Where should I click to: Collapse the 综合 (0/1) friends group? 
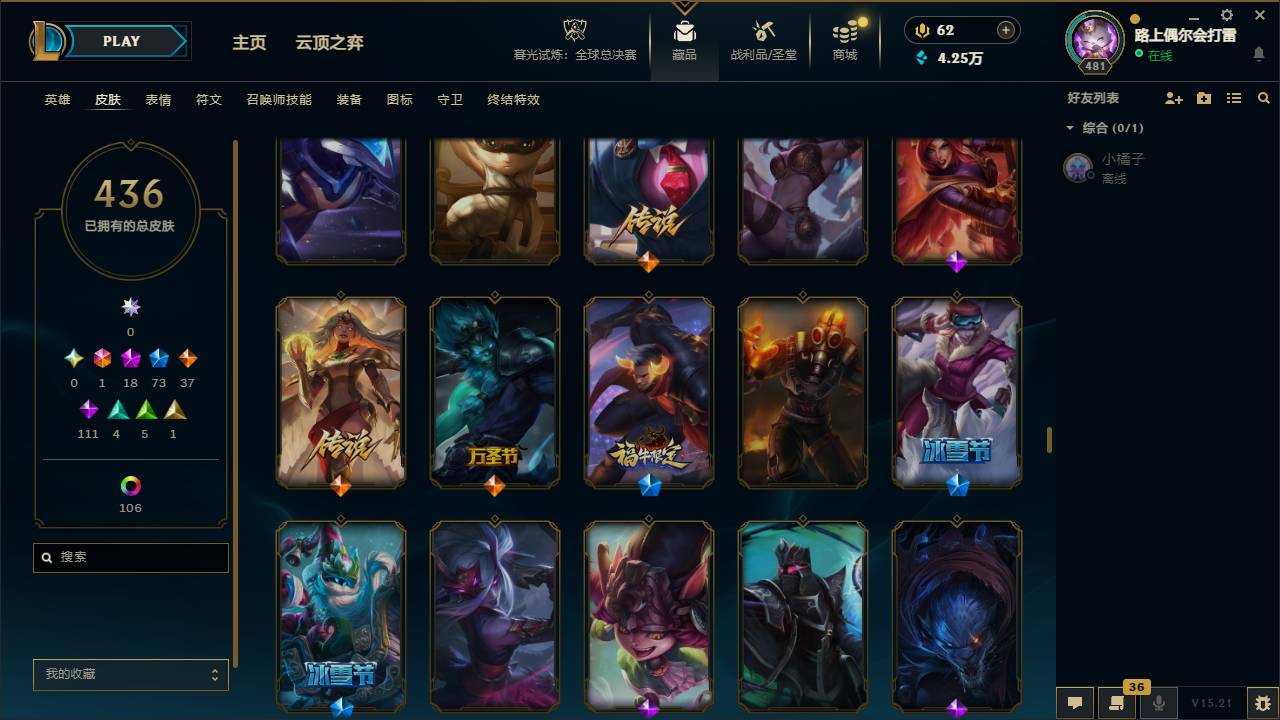(x=1070, y=128)
